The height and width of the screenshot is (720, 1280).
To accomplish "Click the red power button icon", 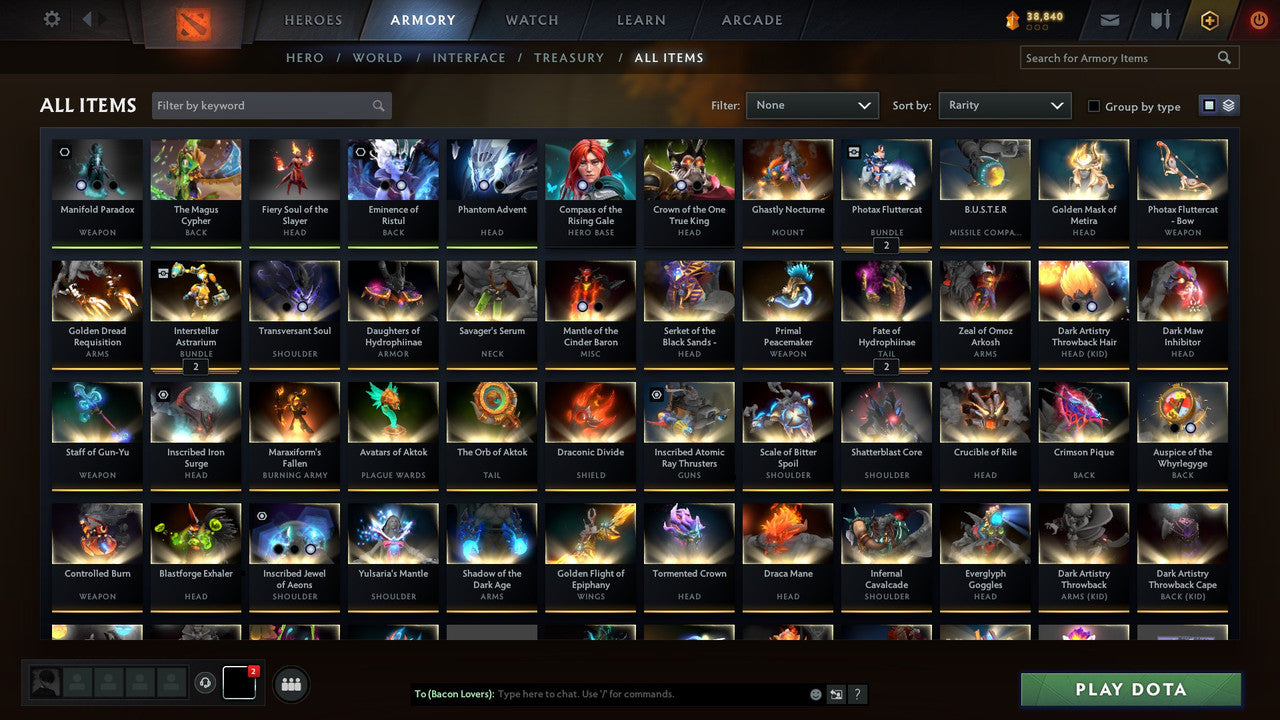I will (1258, 19).
